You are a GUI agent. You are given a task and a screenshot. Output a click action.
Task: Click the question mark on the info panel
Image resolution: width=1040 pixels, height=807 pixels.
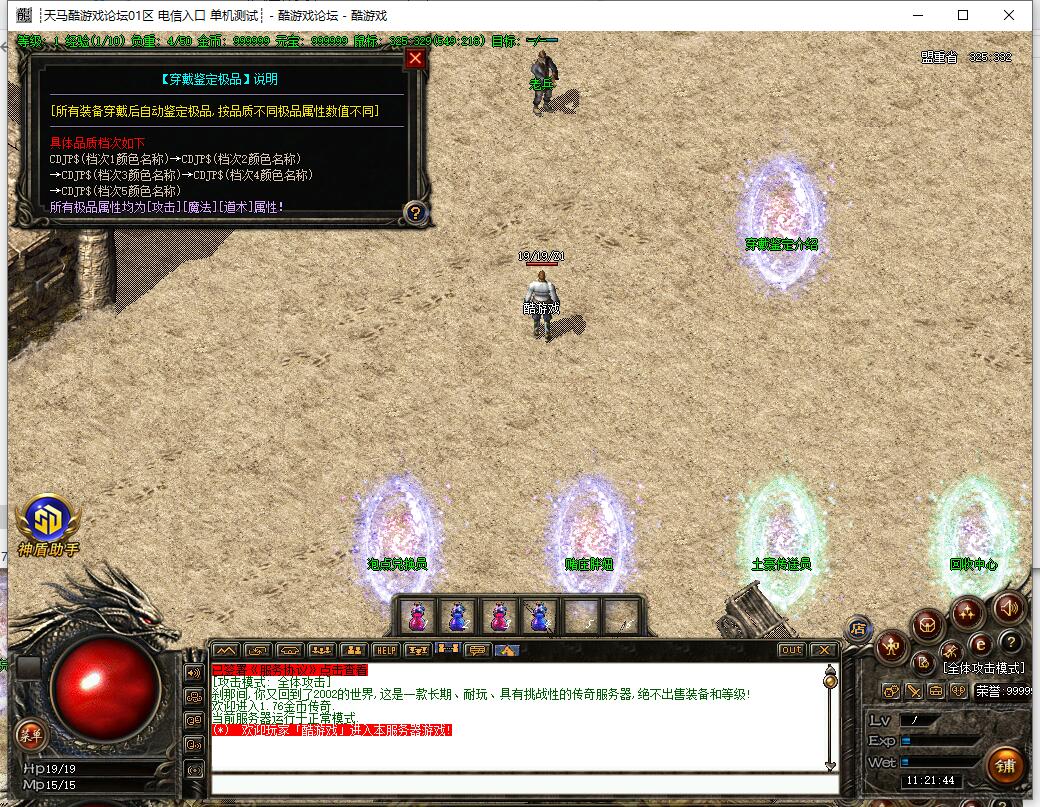pyautogui.click(x=416, y=212)
